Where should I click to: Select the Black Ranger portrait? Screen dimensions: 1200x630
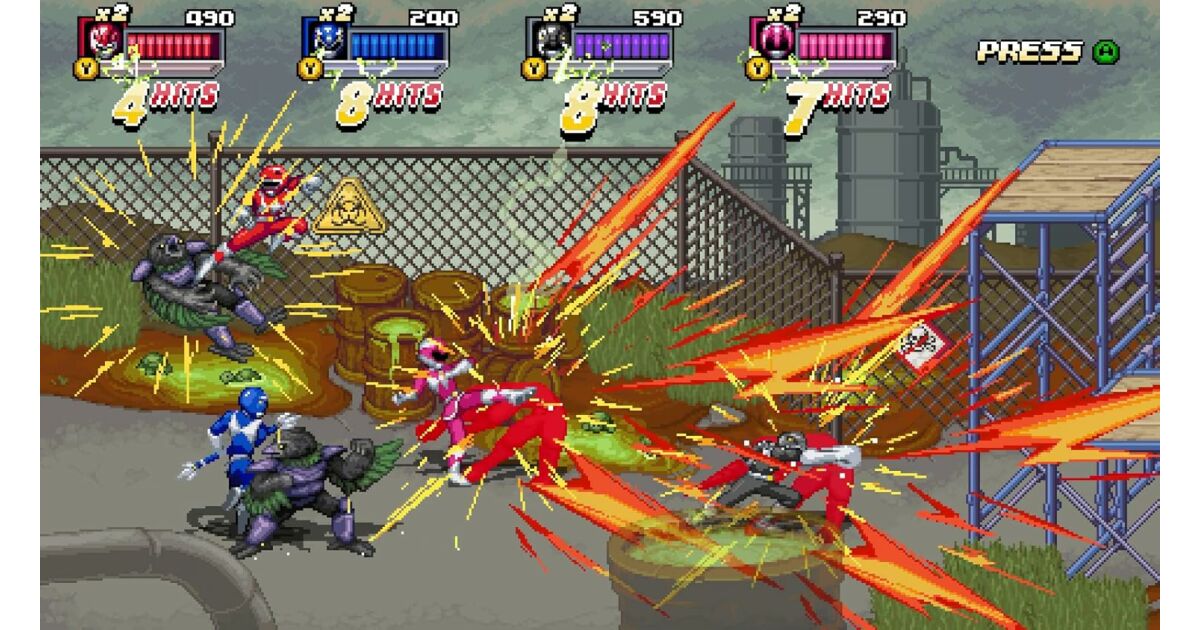click(549, 39)
